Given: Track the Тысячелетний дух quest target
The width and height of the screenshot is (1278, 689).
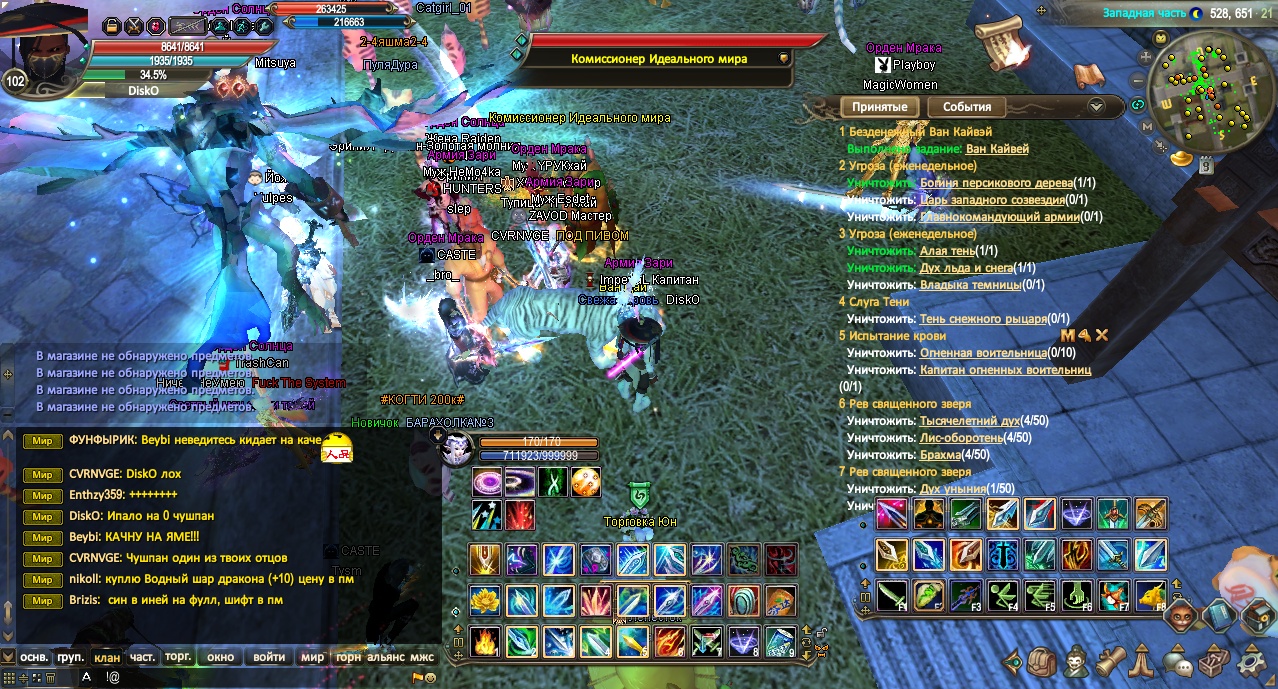Looking at the screenshot, I should (x=969, y=421).
